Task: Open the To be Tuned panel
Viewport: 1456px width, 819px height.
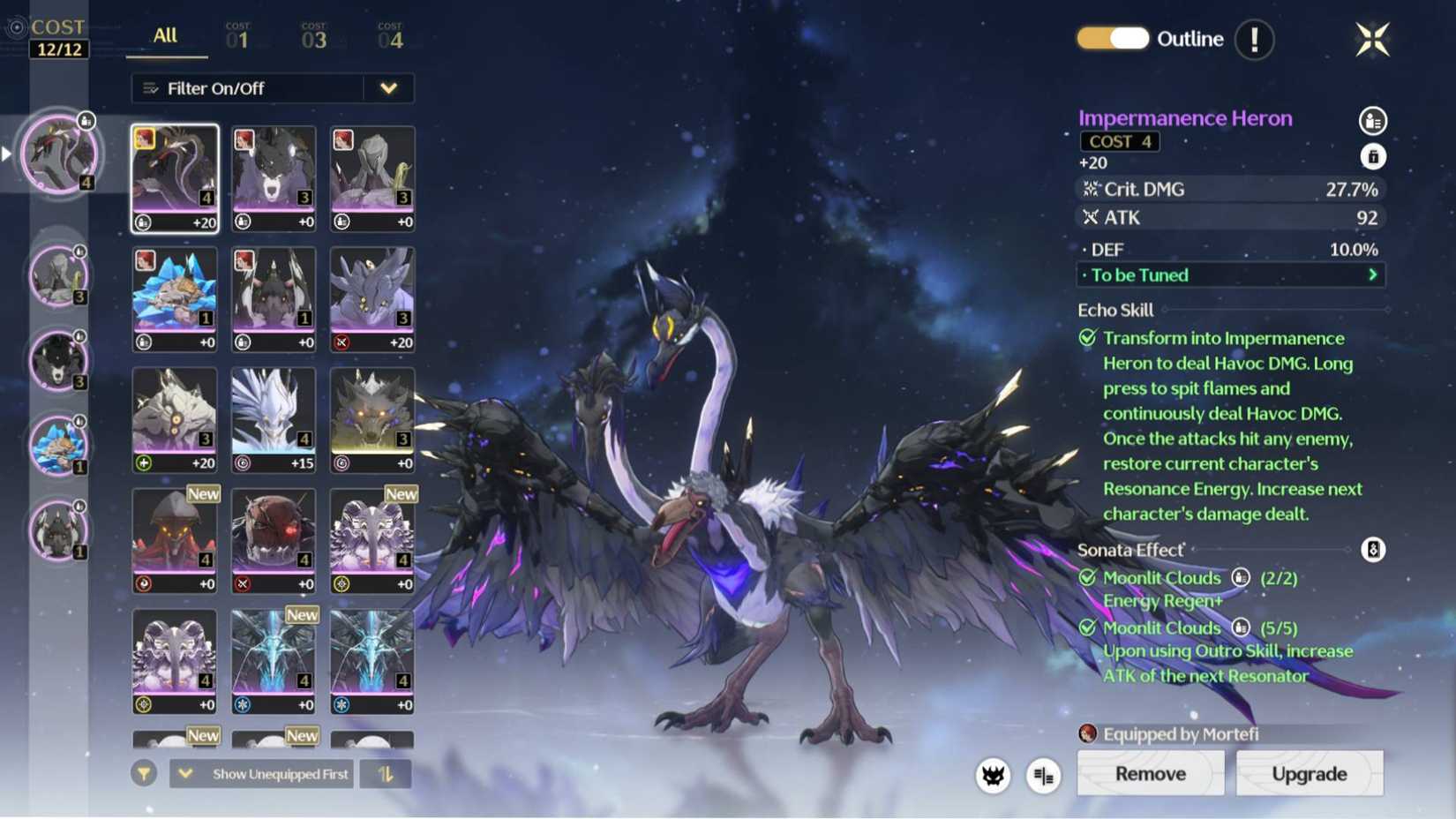Action: click(x=1231, y=275)
